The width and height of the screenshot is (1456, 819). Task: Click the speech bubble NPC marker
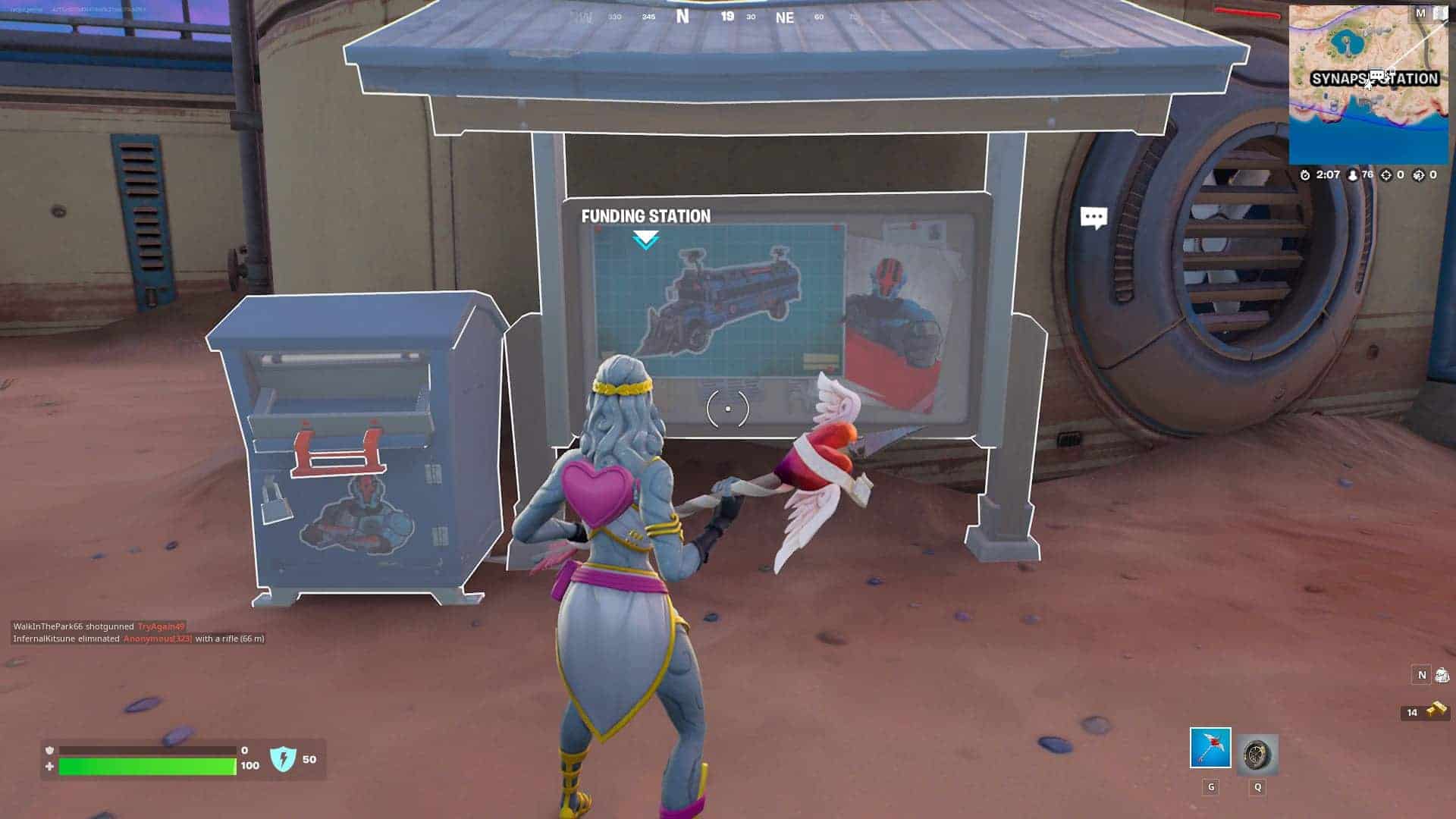[1094, 218]
